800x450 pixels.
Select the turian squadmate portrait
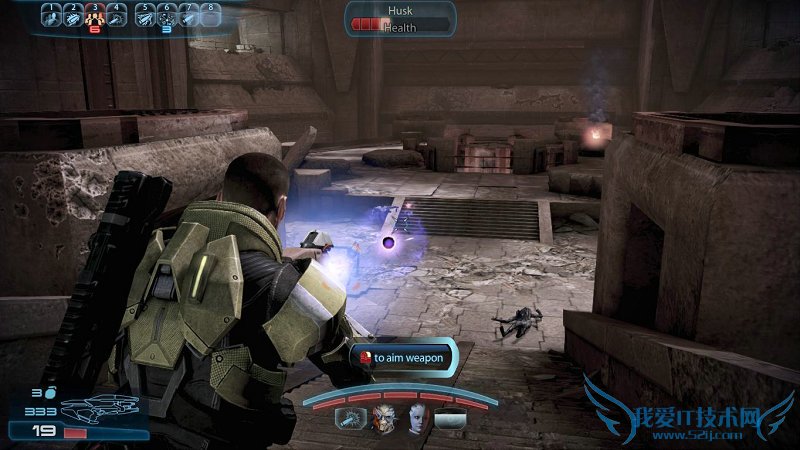[x=385, y=418]
